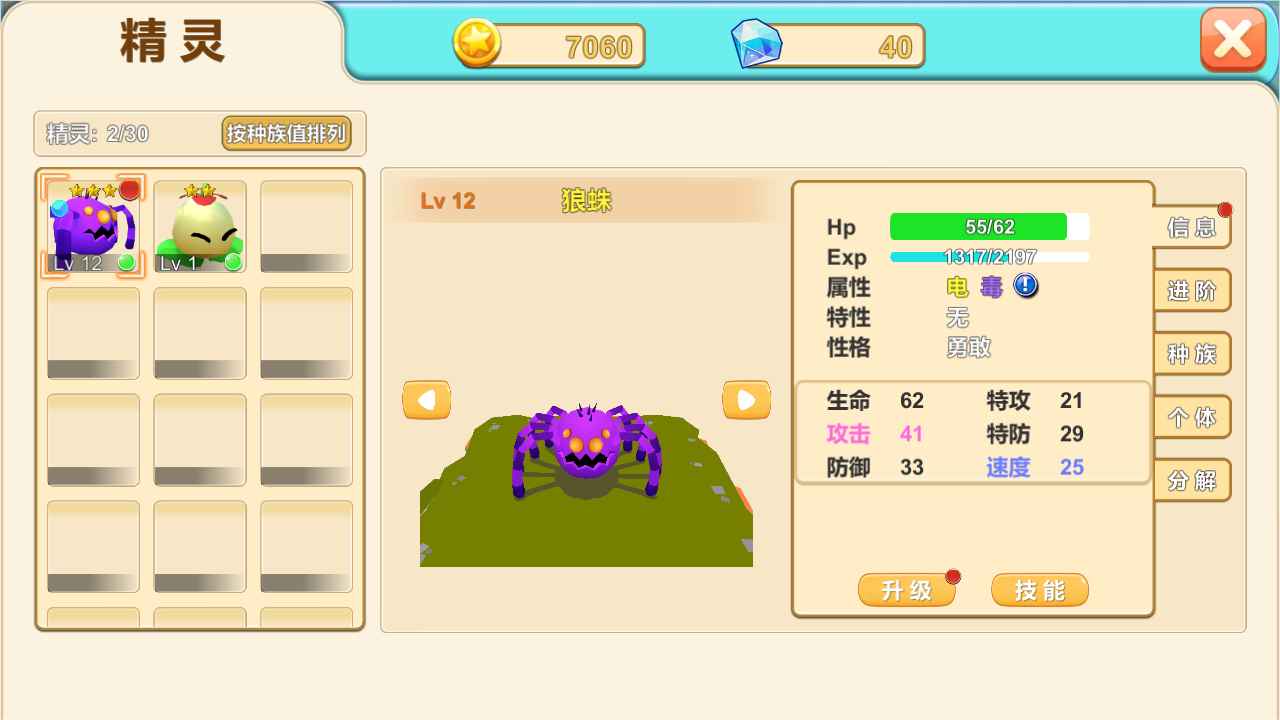The width and height of the screenshot is (1280, 720).
Task: Click the right arrow to view next pet
Action: (746, 399)
